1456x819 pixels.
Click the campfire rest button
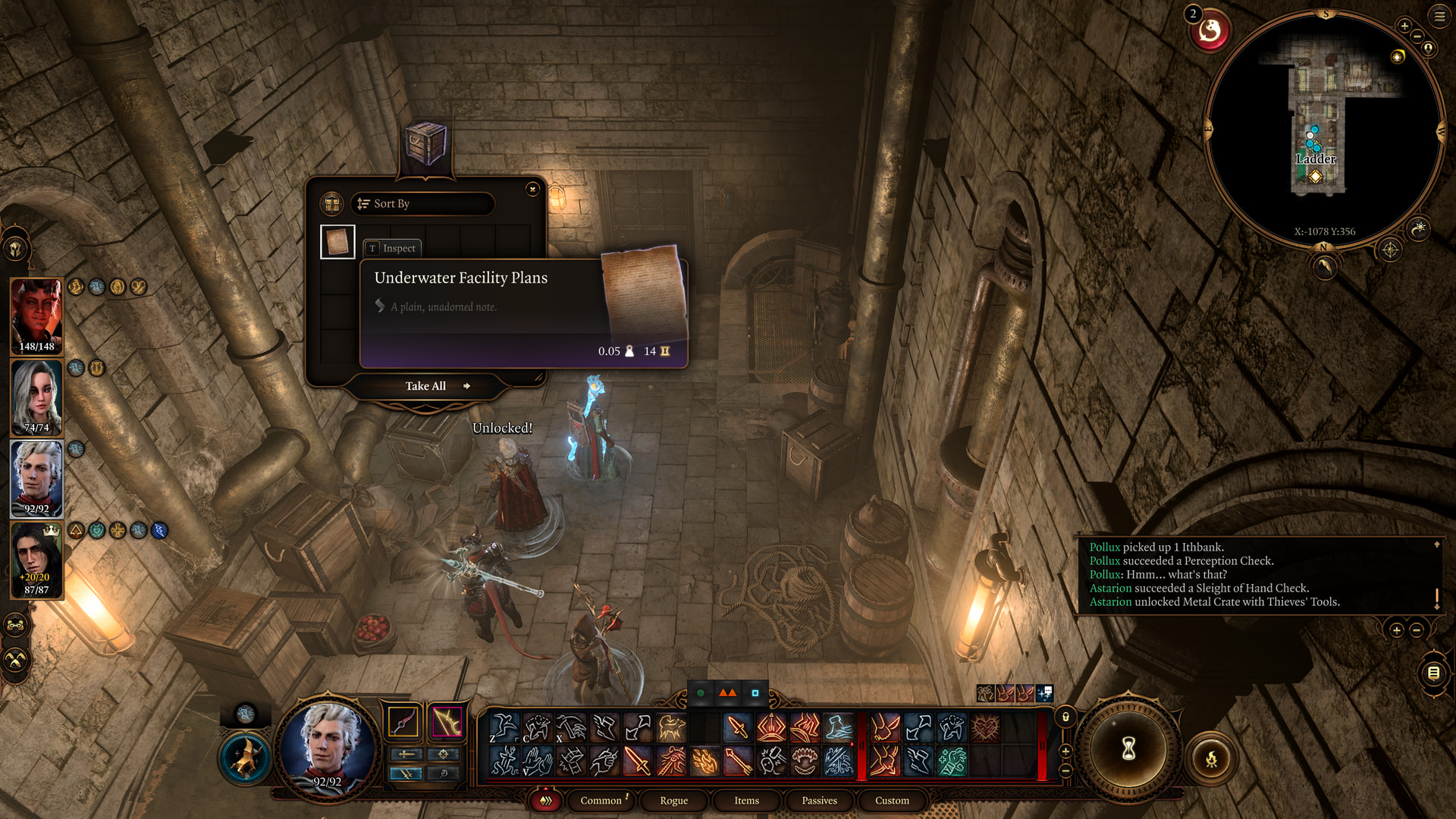(1211, 758)
